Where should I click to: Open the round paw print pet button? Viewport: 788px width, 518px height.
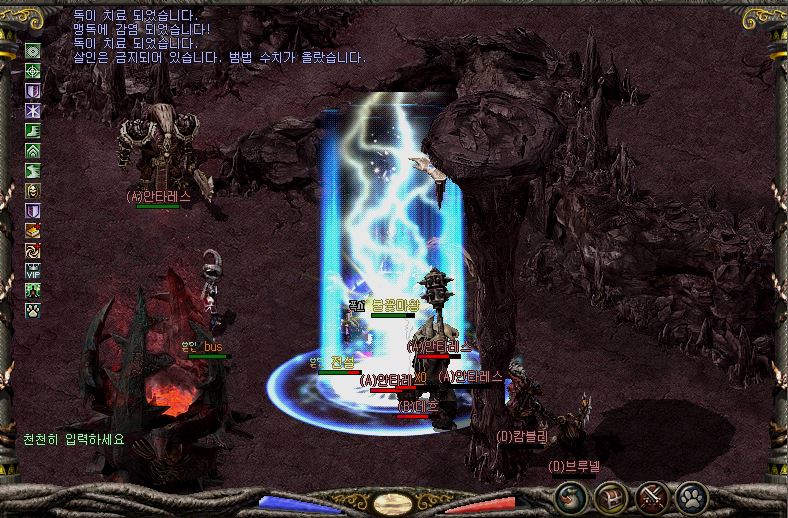[691, 496]
